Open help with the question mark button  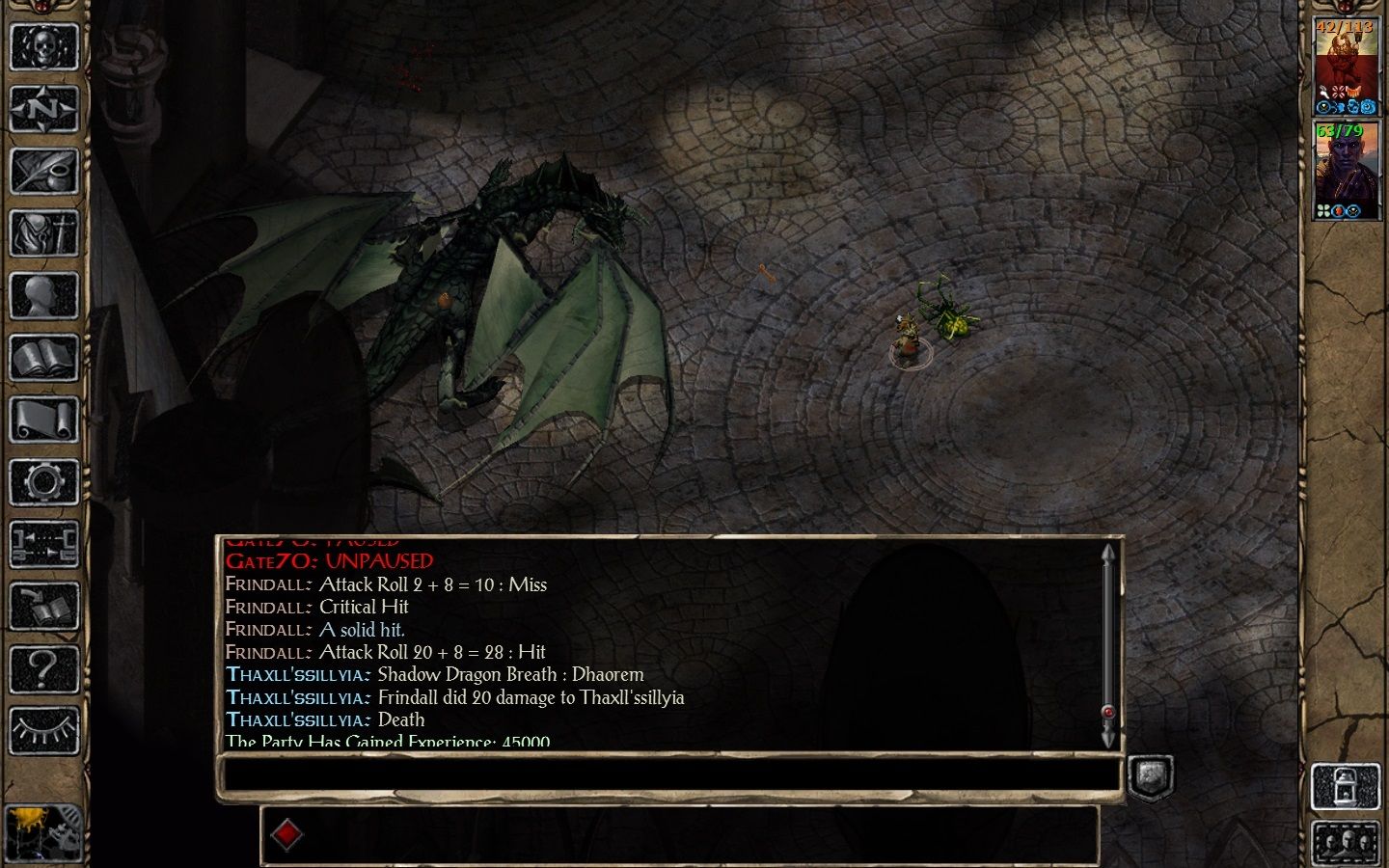[x=43, y=668]
